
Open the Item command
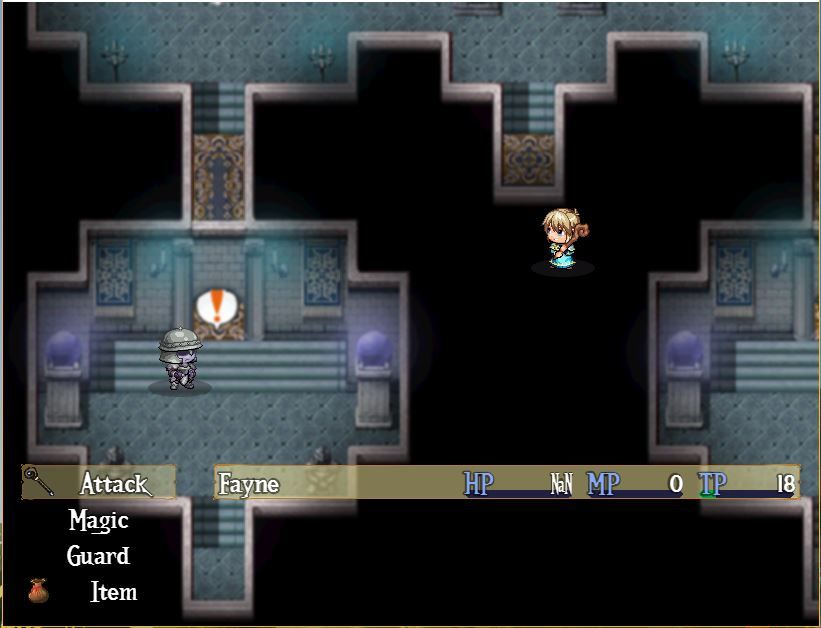(113, 592)
